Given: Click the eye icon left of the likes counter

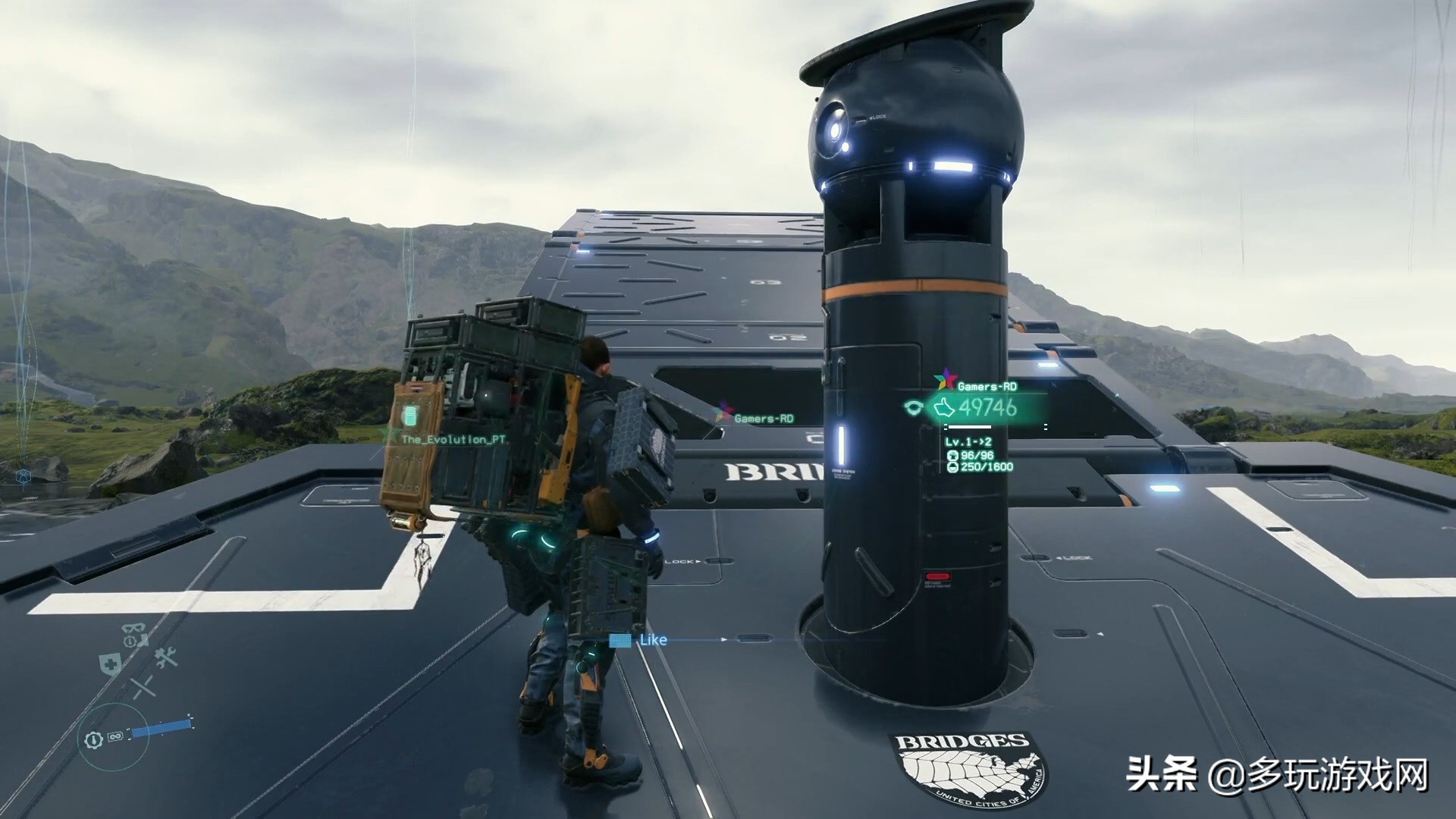Looking at the screenshot, I should (x=913, y=408).
